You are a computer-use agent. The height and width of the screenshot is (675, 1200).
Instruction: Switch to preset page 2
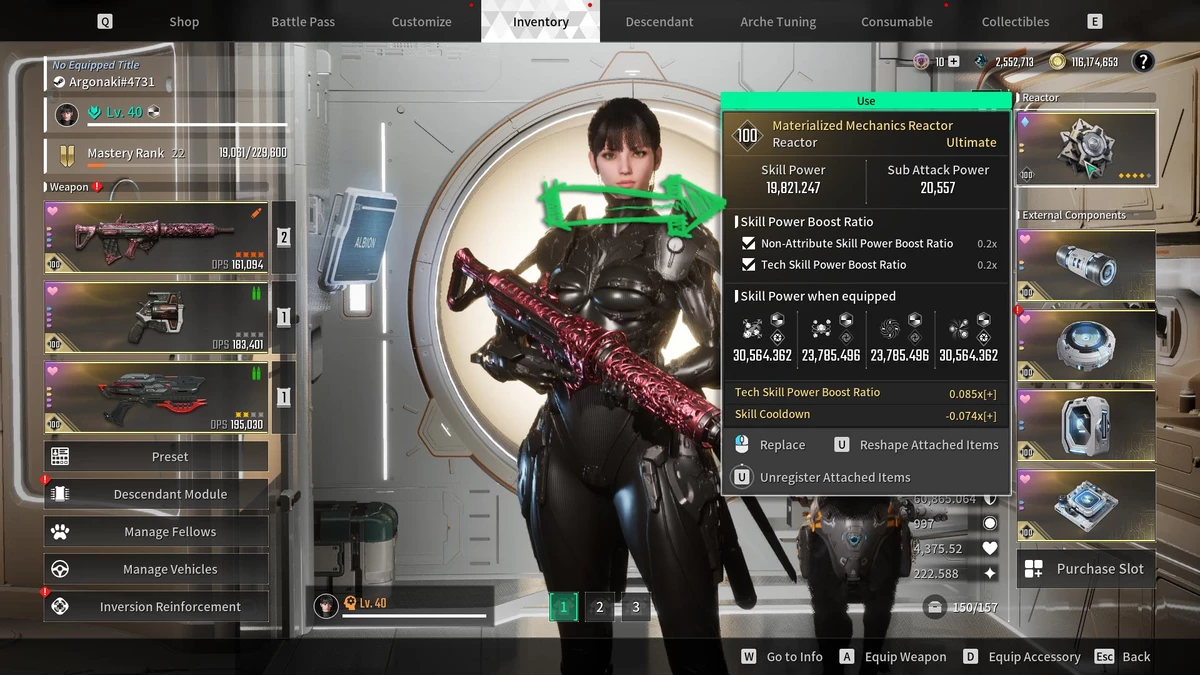600,607
